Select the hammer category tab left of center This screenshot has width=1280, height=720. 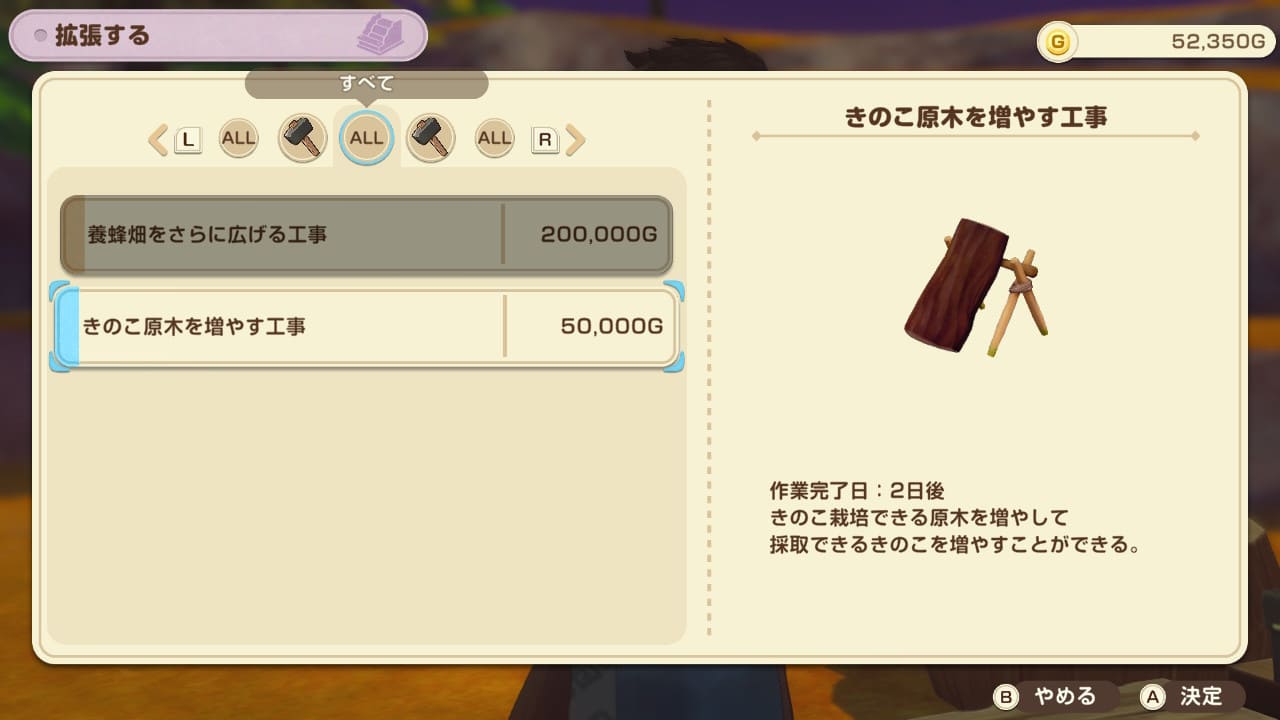(302, 137)
